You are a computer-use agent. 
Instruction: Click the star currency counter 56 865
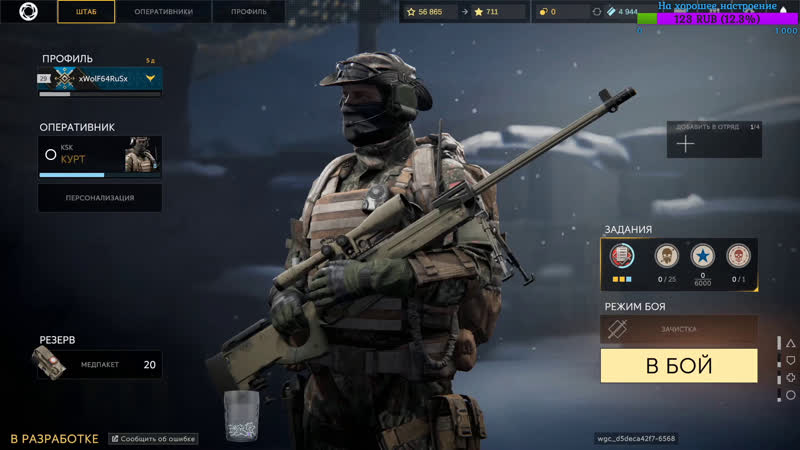[429, 12]
